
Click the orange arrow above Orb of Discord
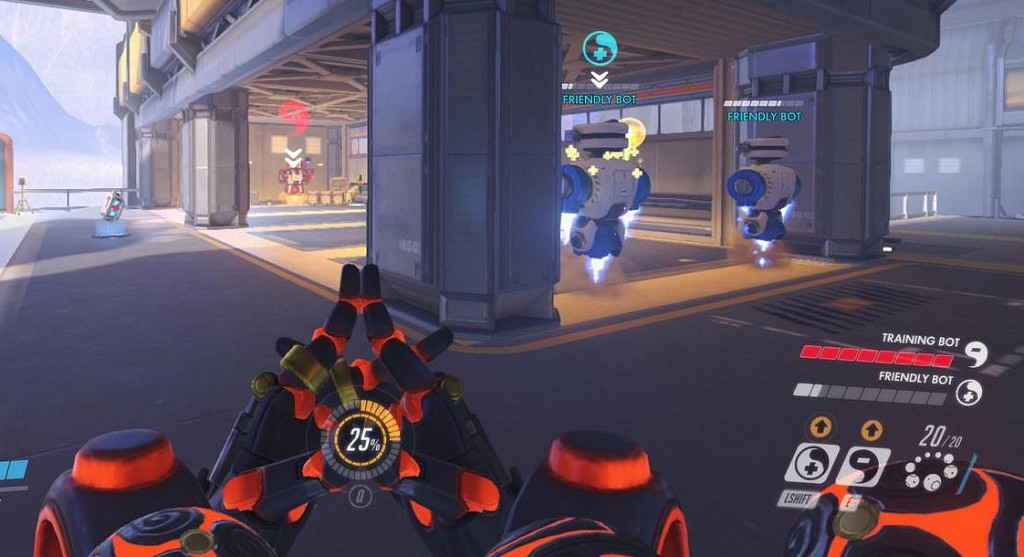click(871, 429)
